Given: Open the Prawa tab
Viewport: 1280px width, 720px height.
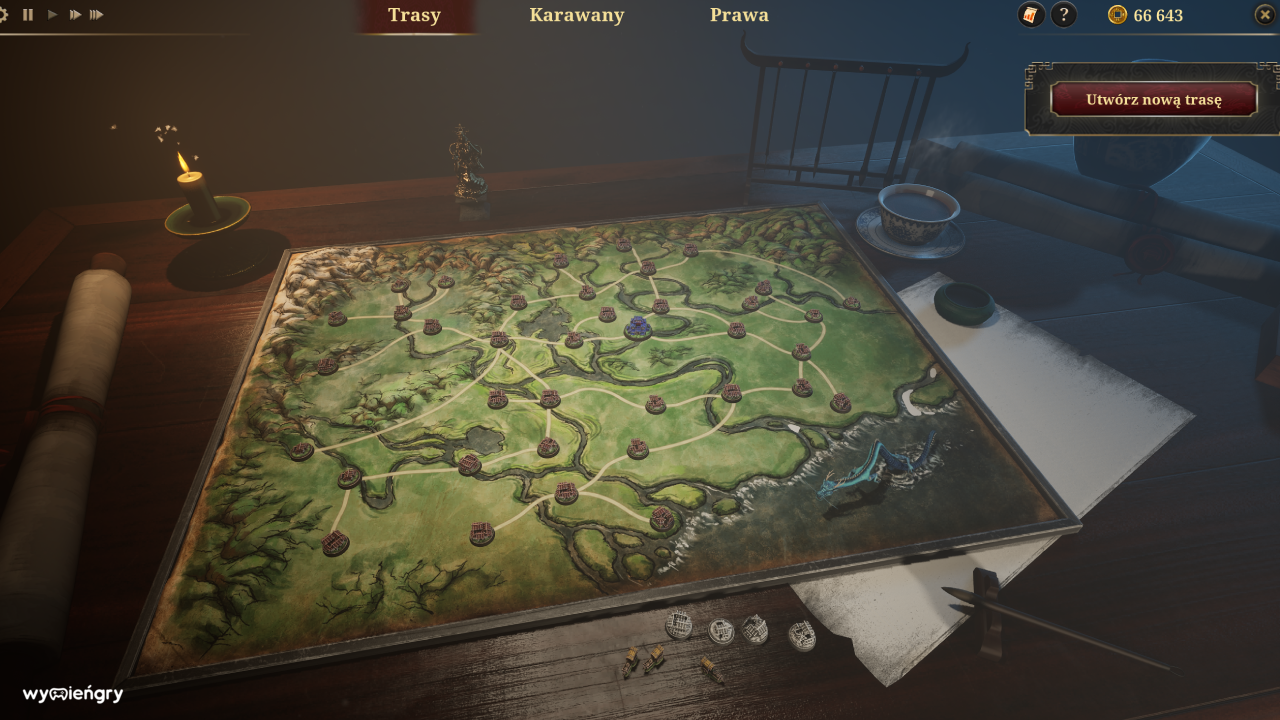Looking at the screenshot, I should [x=739, y=15].
